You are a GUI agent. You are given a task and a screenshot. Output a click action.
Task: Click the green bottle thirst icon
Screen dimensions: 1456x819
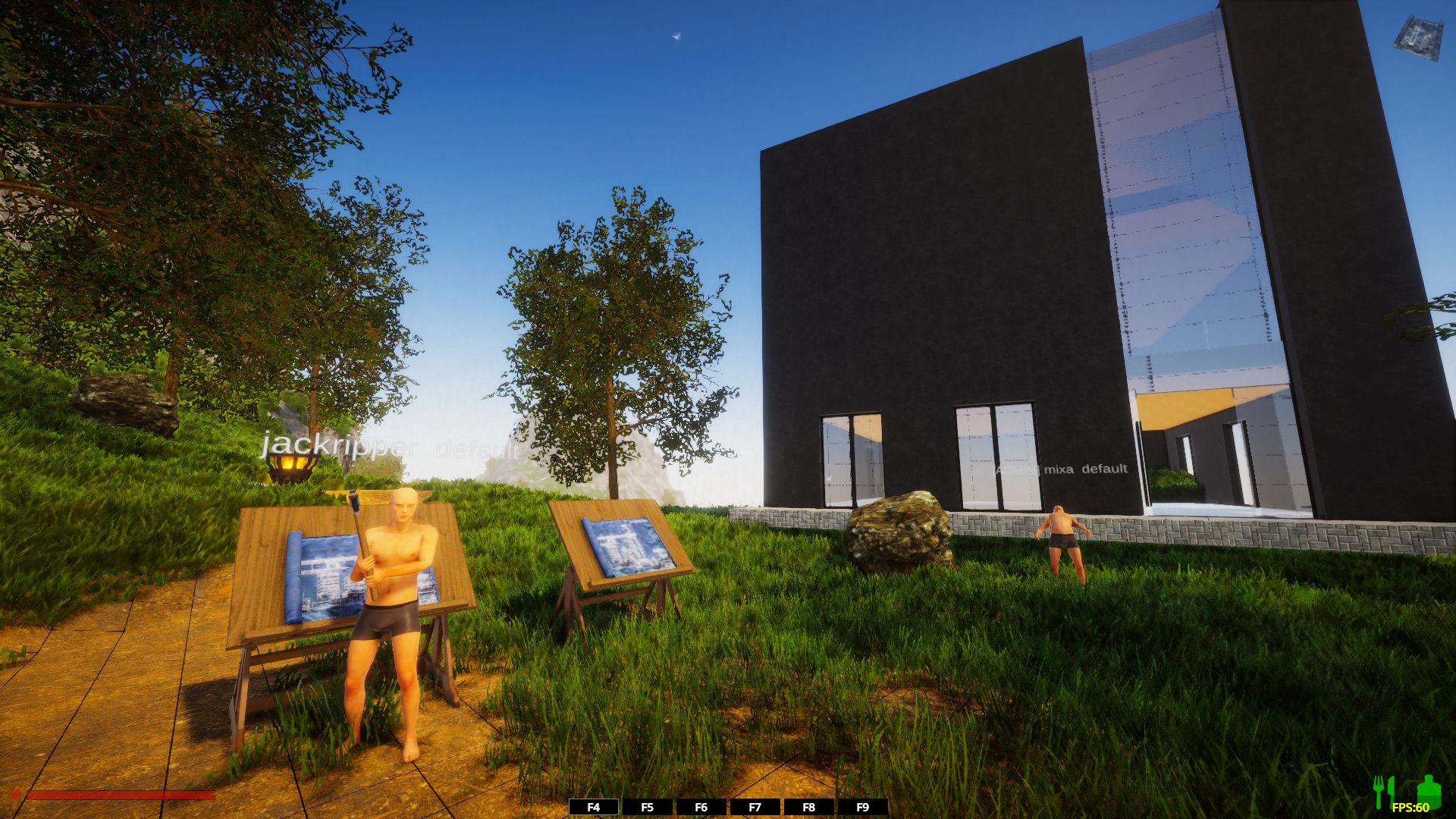point(1428,790)
